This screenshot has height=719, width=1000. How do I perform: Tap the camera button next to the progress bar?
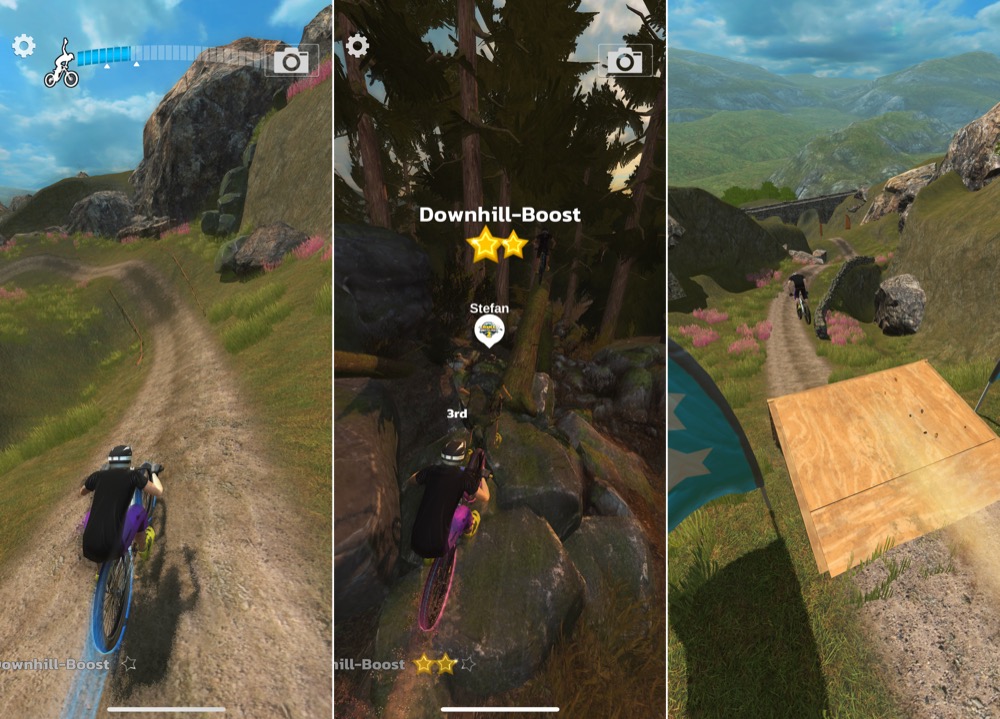292,61
